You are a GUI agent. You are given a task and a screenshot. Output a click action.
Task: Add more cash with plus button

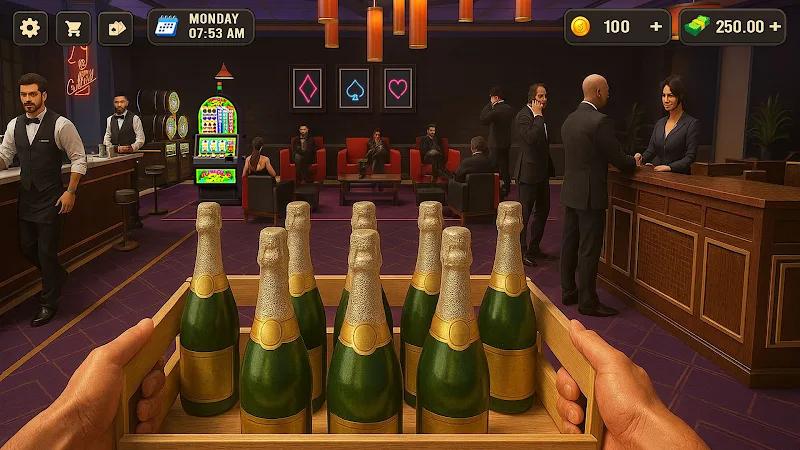tap(775, 27)
